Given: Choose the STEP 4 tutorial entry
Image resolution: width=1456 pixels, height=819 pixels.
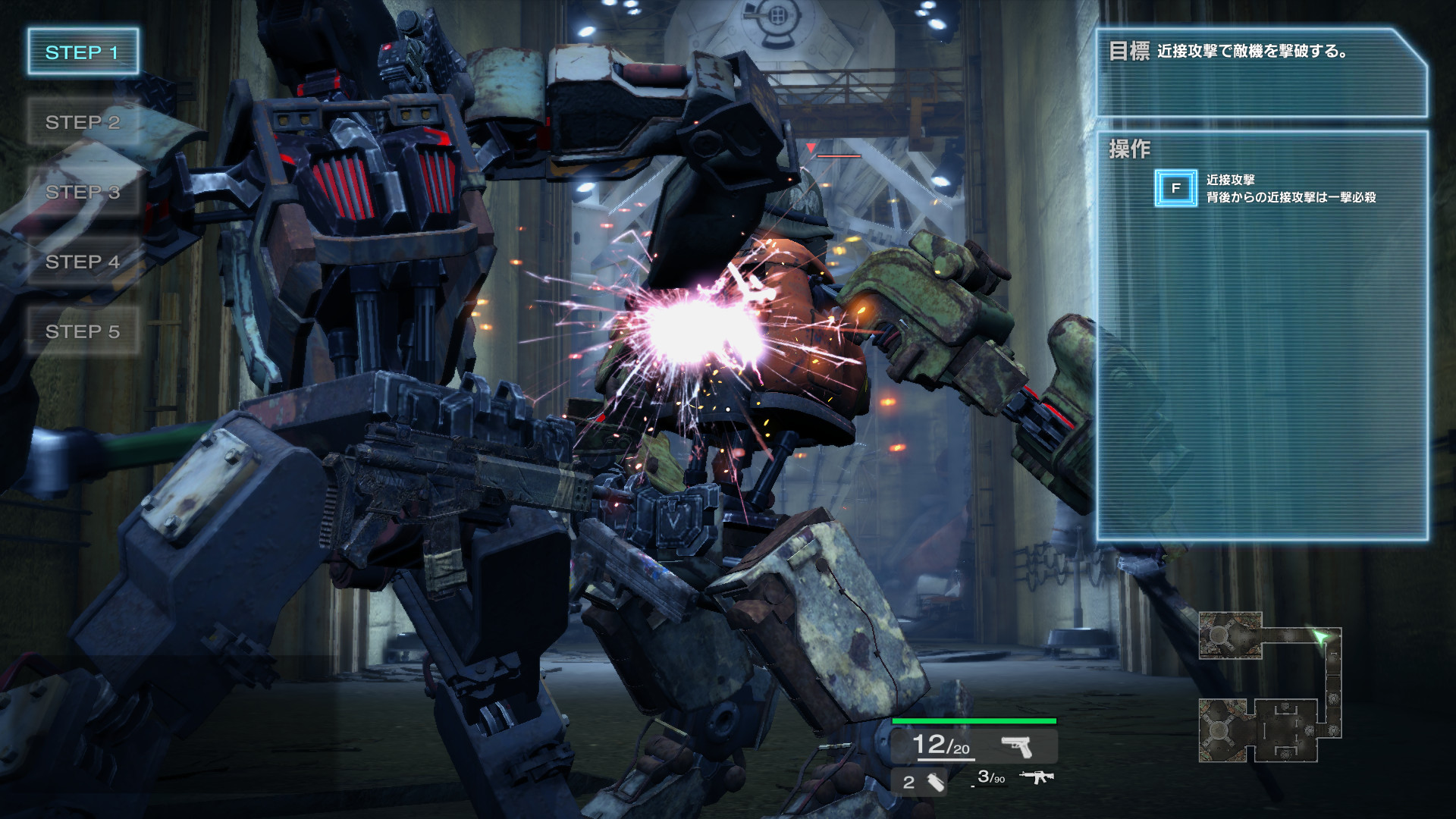Looking at the screenshot, I should click(83, 262).
